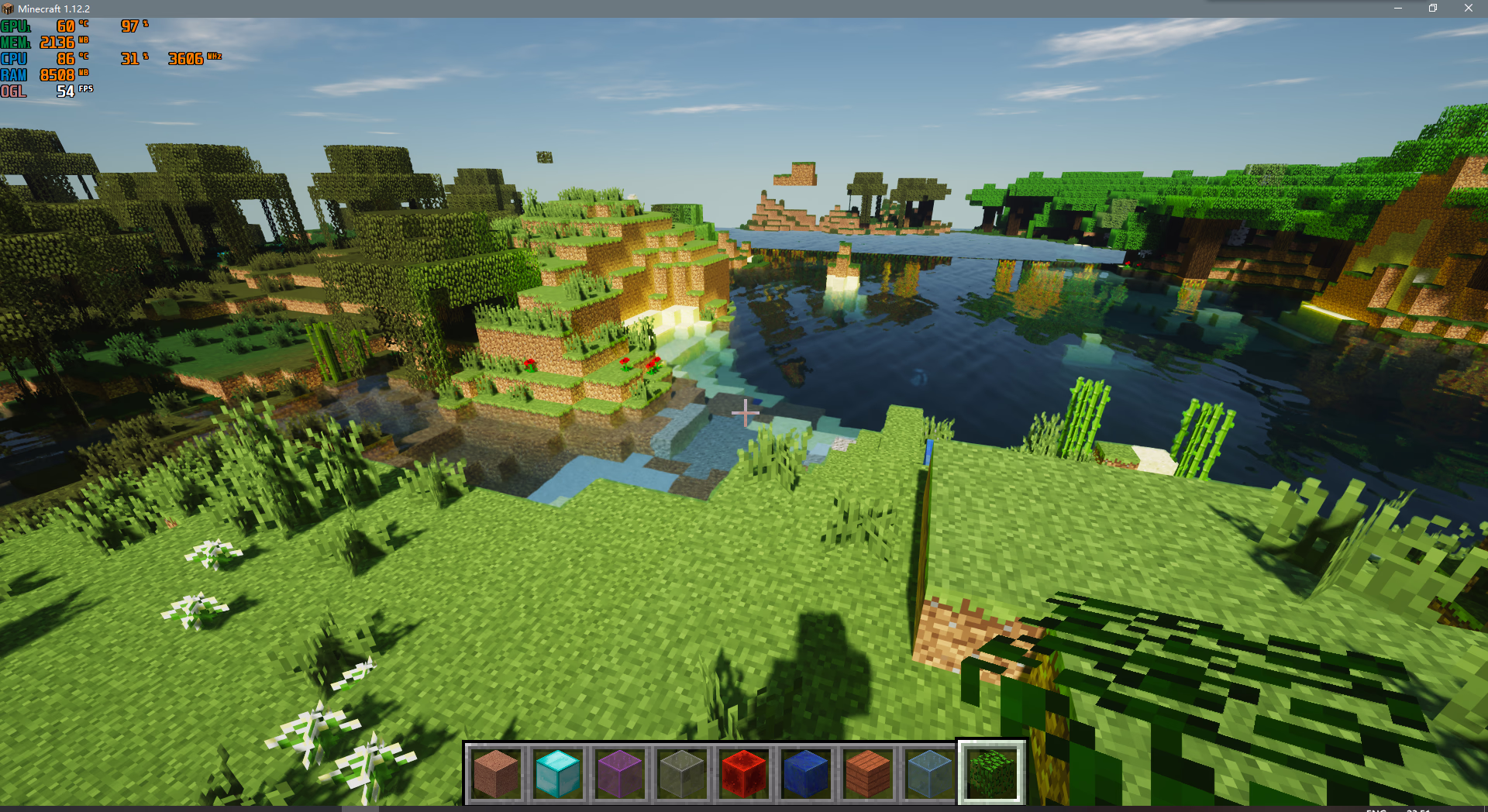
Task: Choose the orange wooden planks slot
Action: (867, 772)
